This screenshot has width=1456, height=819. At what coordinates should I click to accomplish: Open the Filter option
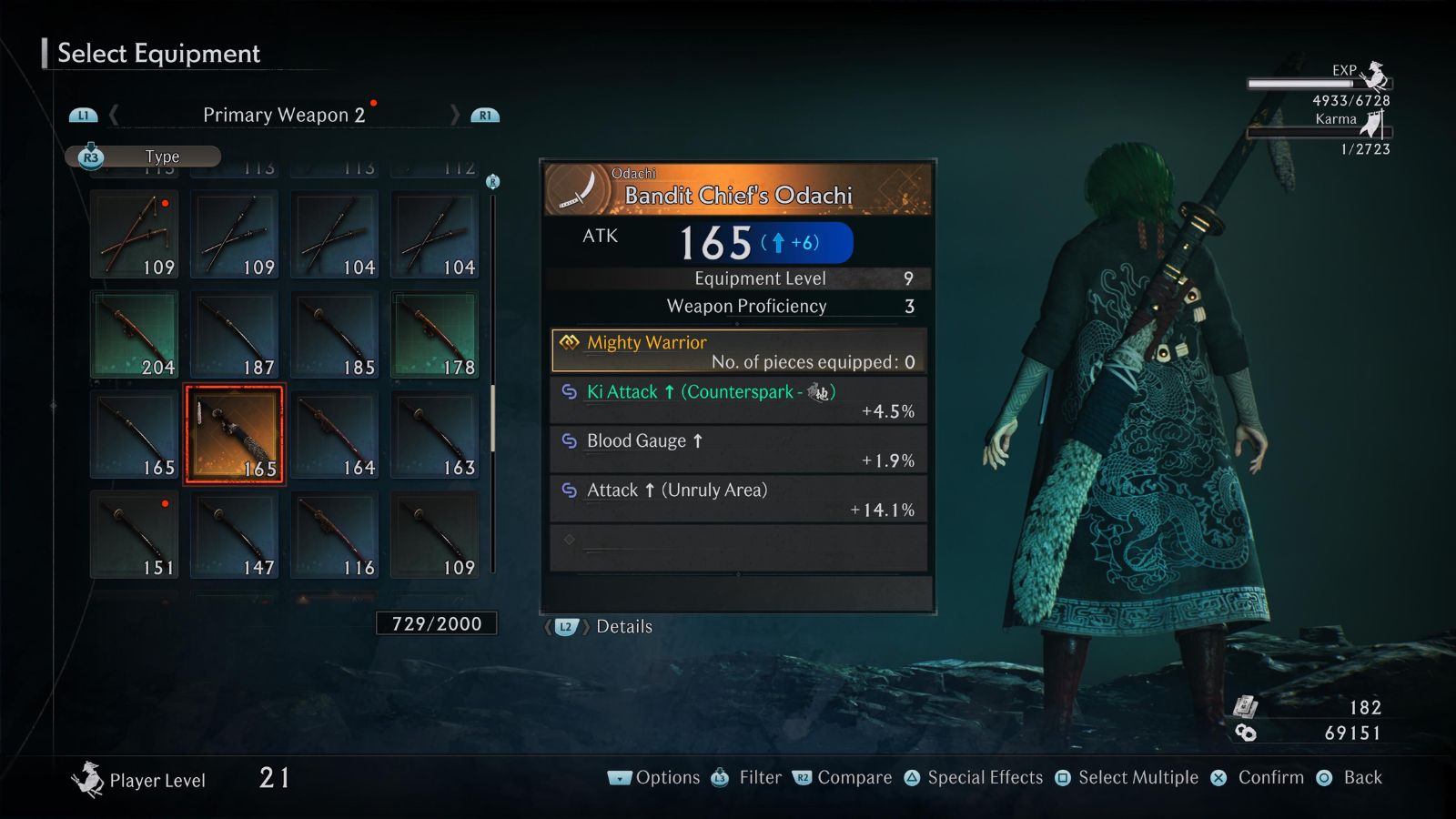coord(747,777)
